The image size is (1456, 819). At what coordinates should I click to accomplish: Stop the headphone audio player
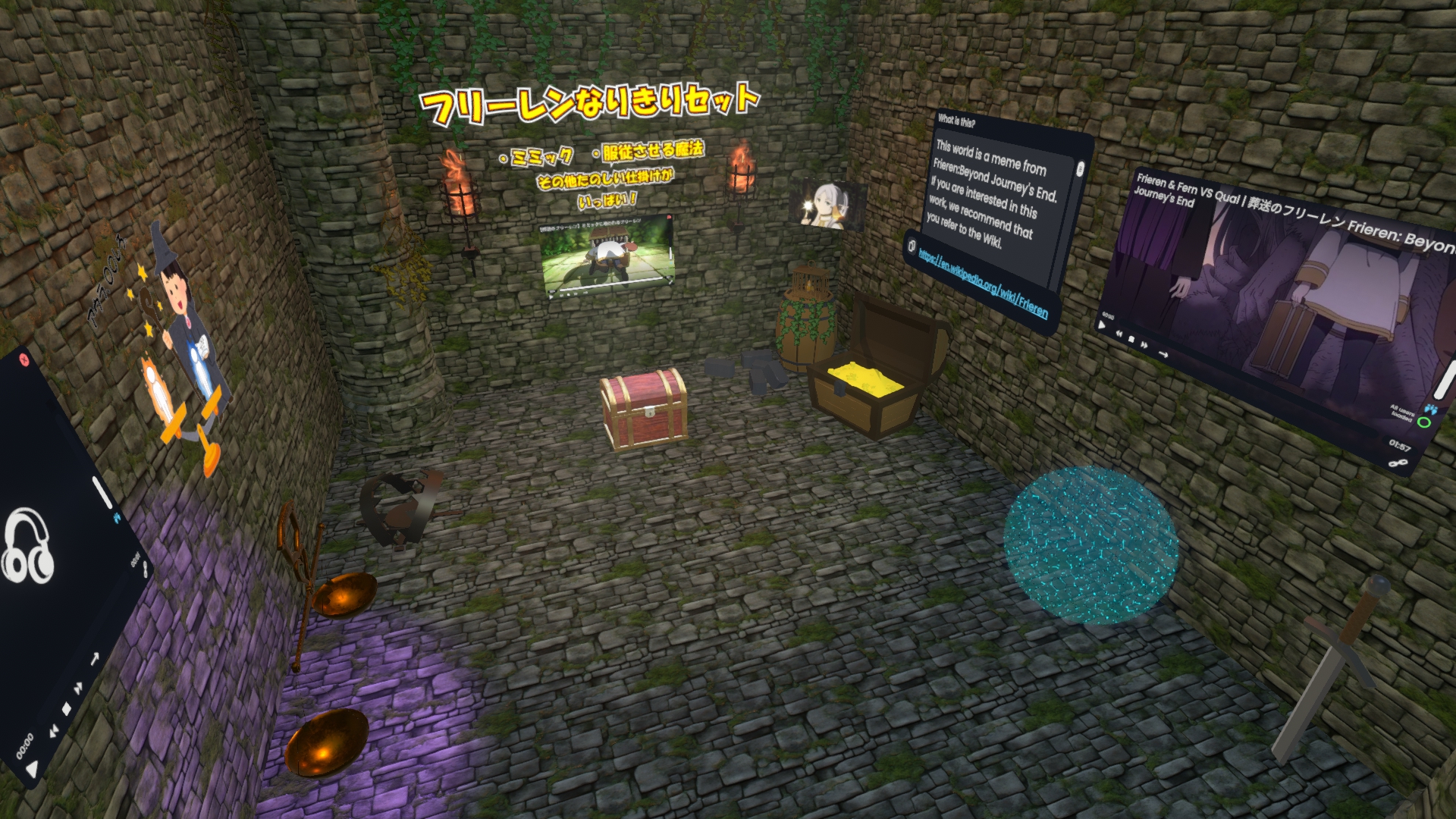pyautogui.click(x=66, y=709)
